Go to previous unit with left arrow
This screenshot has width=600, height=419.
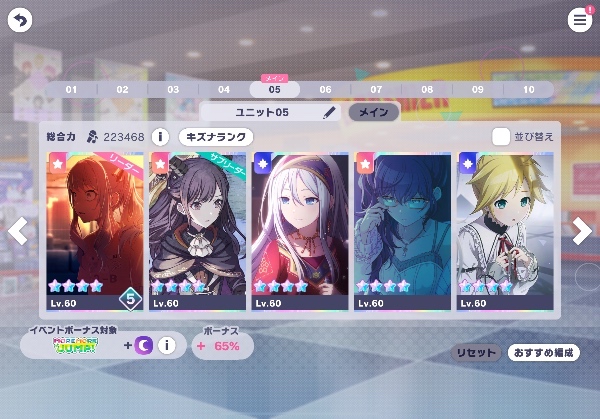pyautogui.click(x=17, y=231)
